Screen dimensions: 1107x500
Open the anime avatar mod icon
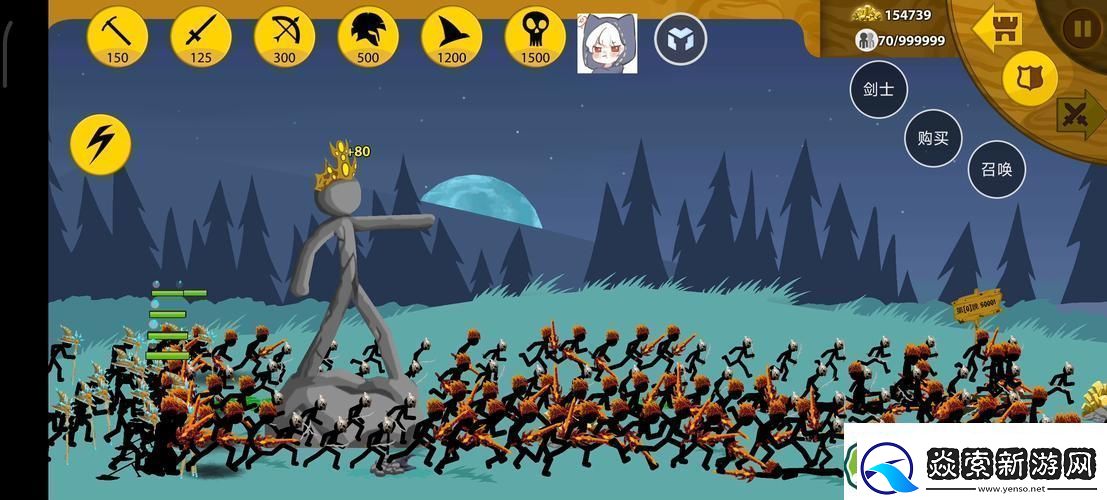(607, 43)
